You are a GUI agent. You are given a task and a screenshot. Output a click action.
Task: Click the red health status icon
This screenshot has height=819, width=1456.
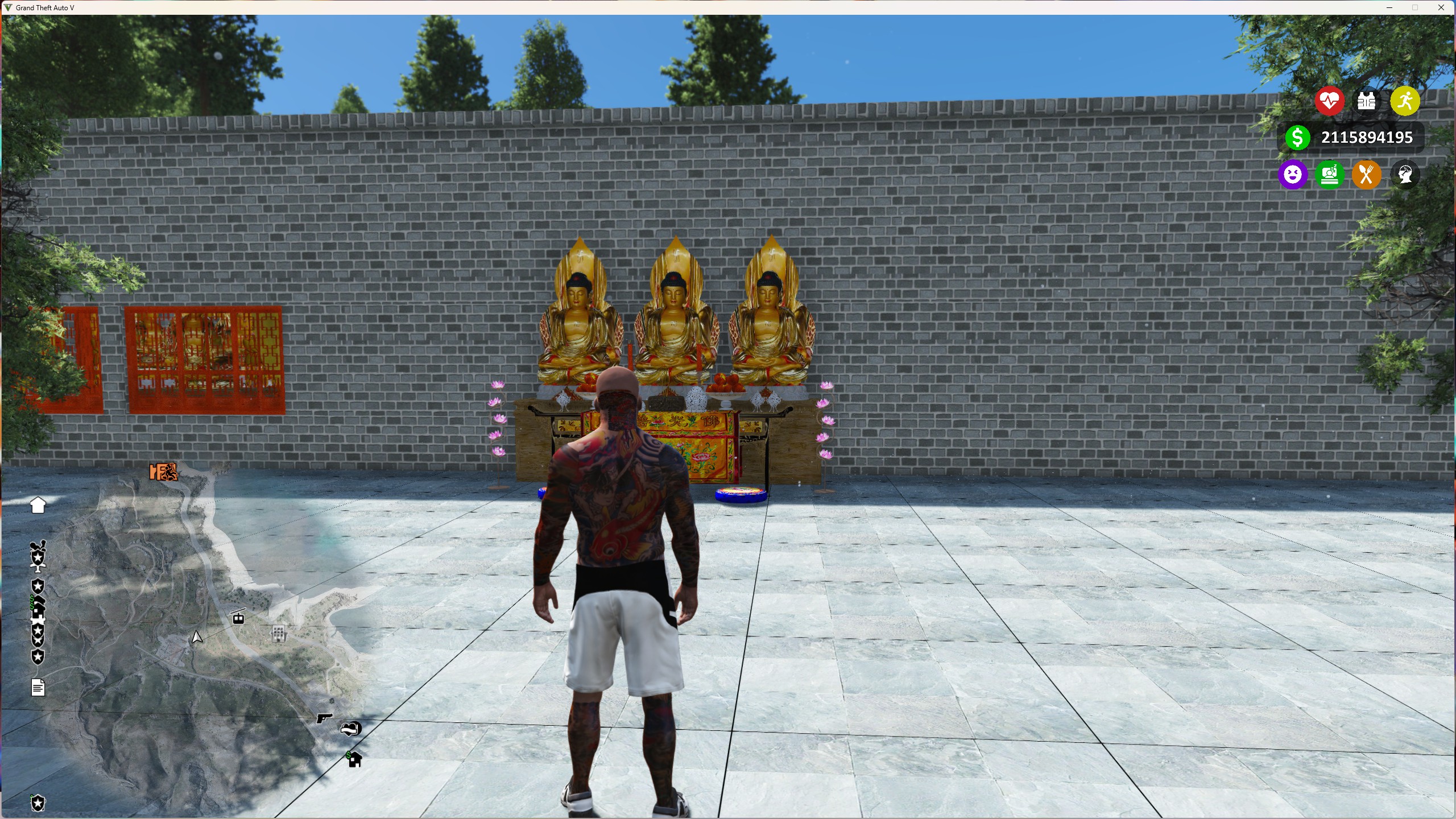point(1329,101)
